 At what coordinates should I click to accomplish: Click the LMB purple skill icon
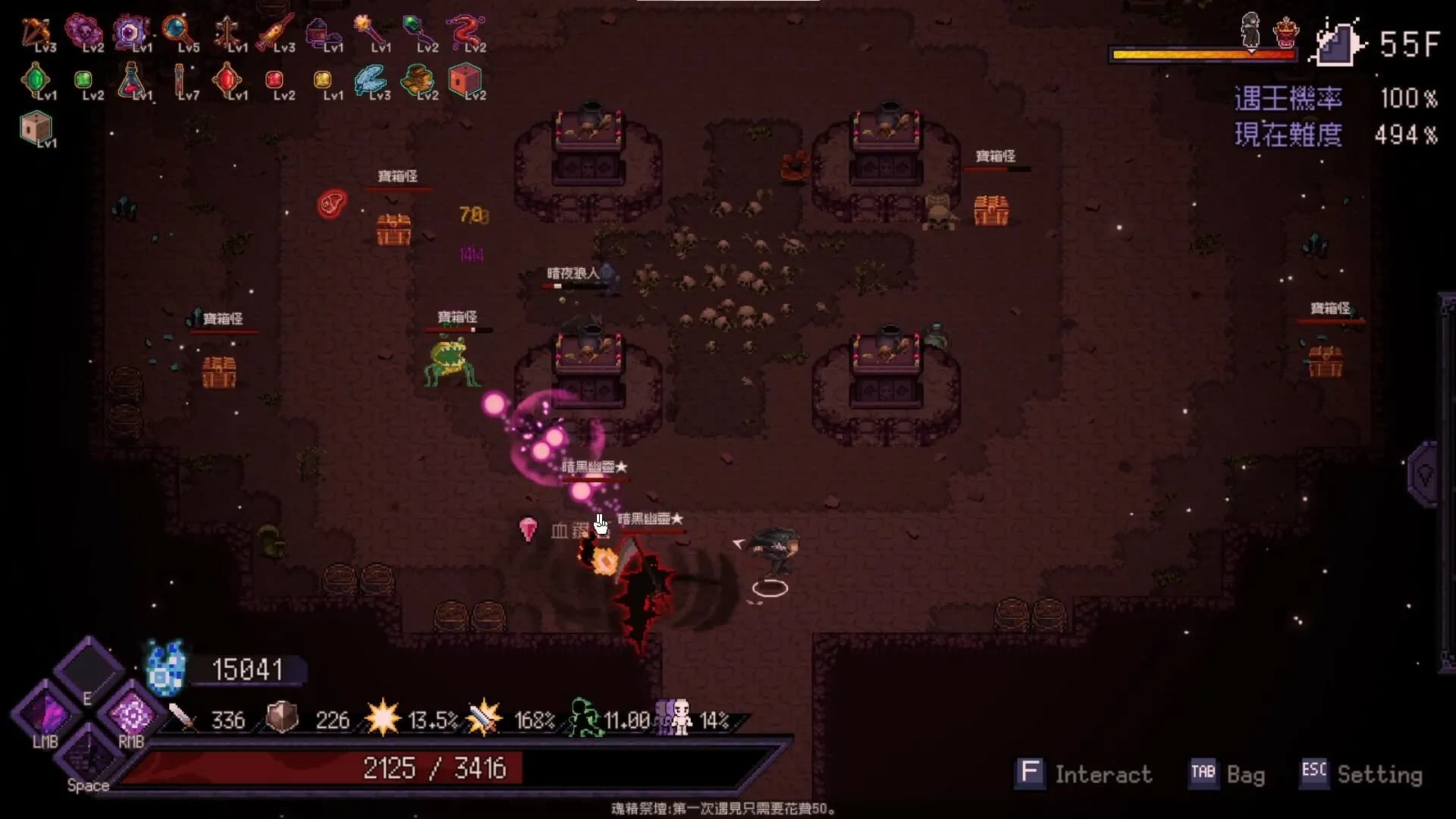45,713
